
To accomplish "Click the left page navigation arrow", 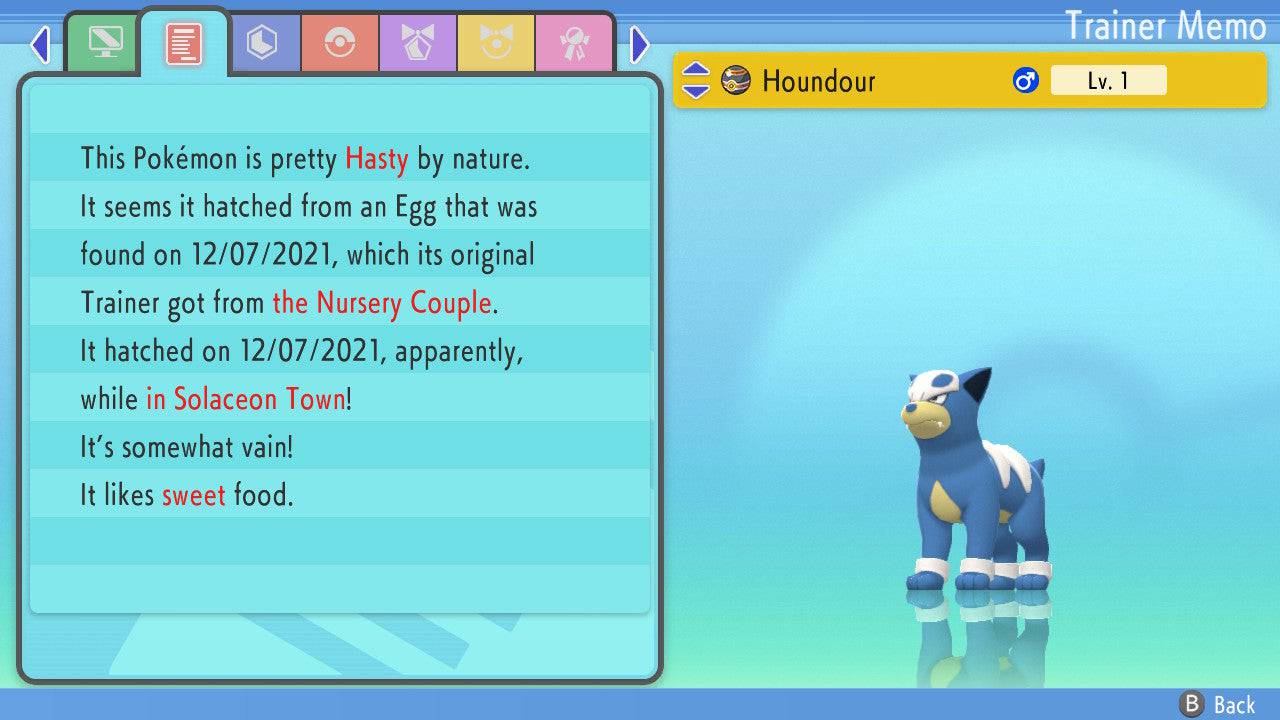I will (x=40, y=45).
